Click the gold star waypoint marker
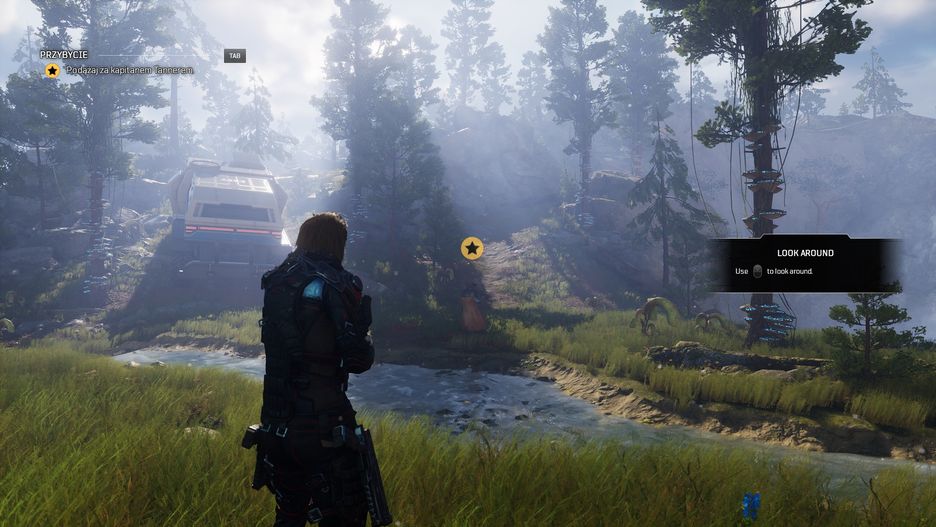Screen dimensions: 936x527 tap(472, 248)
